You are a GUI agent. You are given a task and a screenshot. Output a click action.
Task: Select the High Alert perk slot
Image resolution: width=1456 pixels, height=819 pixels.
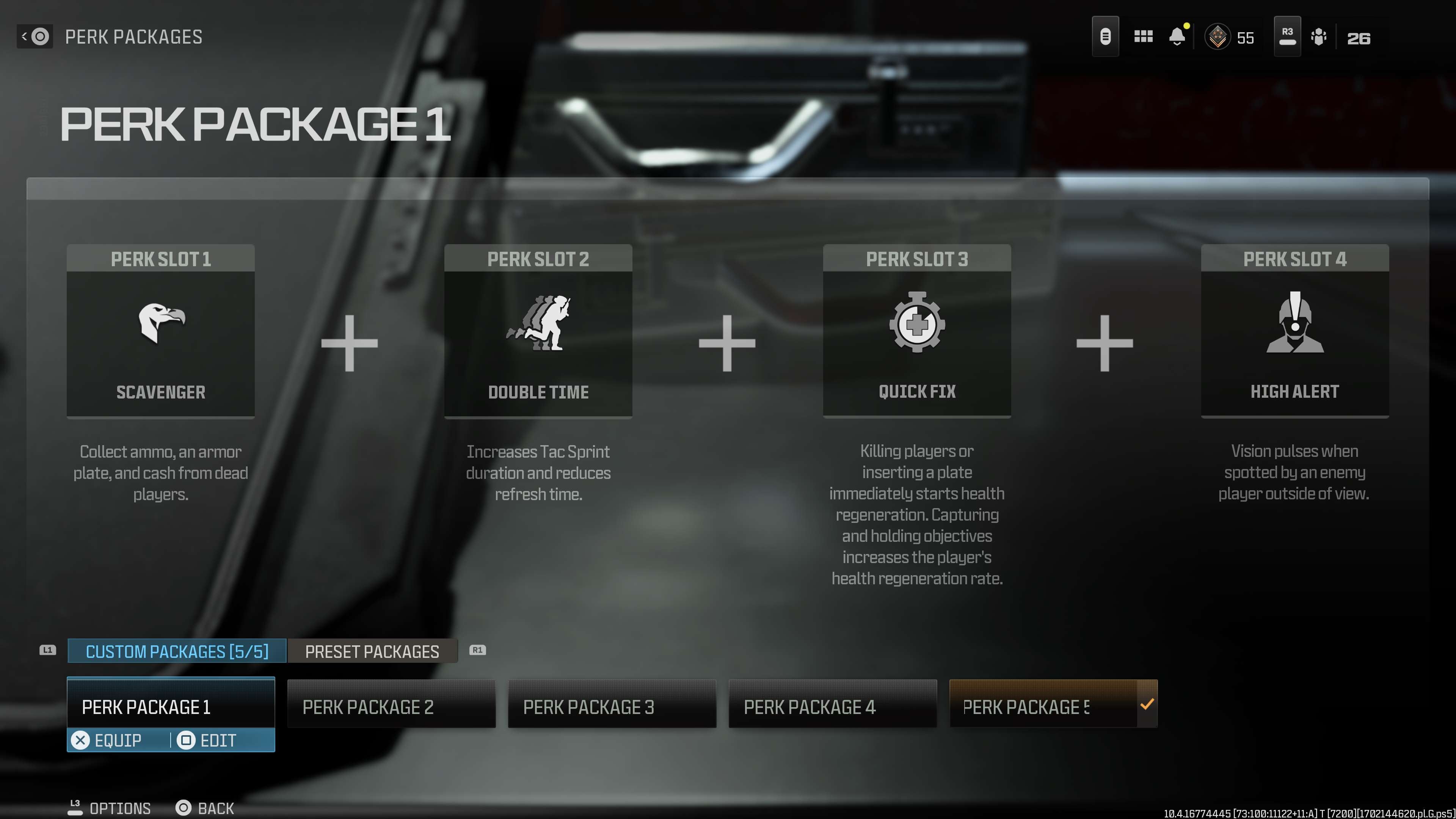pos(1294,331)
